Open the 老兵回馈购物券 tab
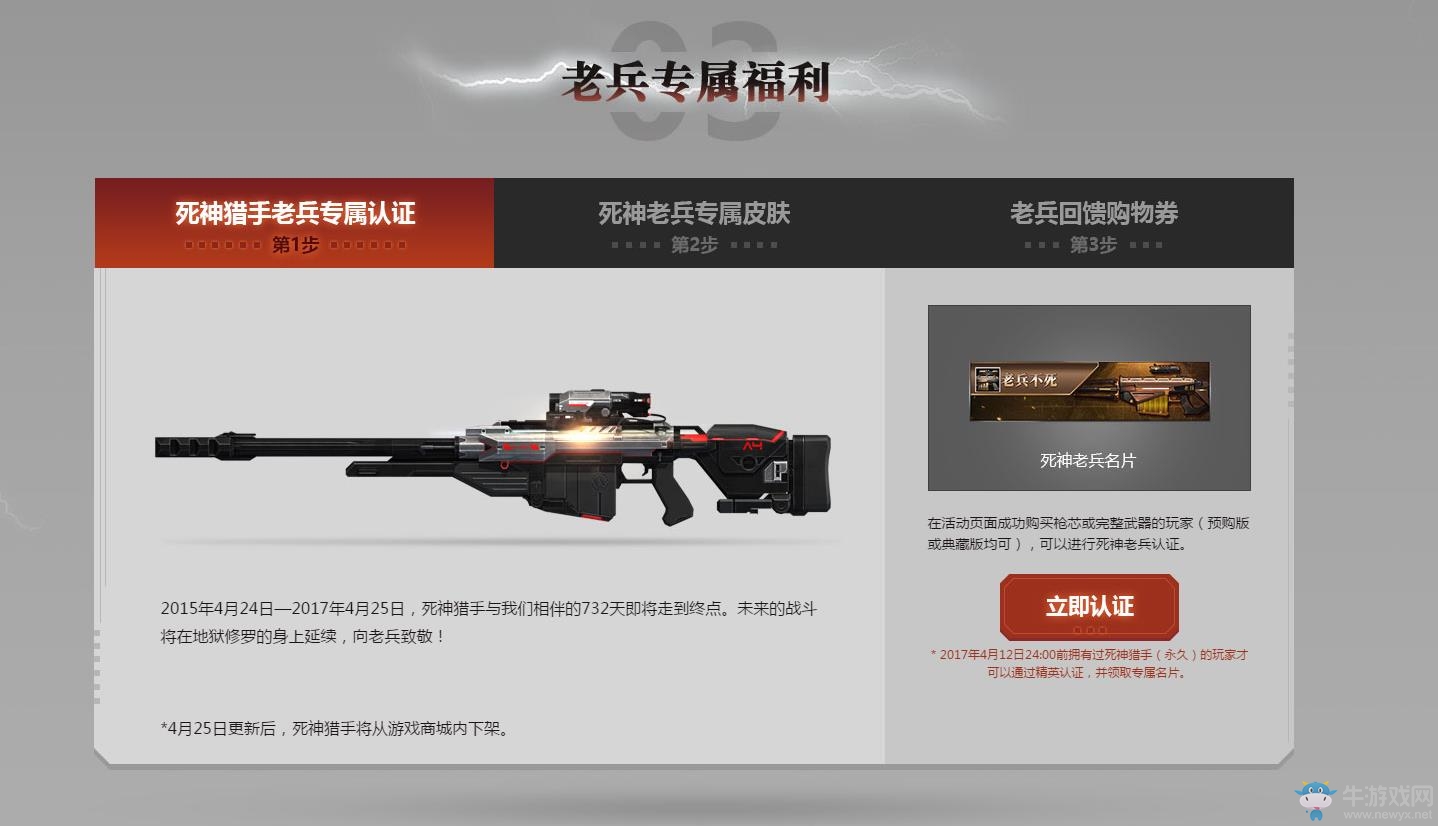1438x826 pixels. 1090,212
